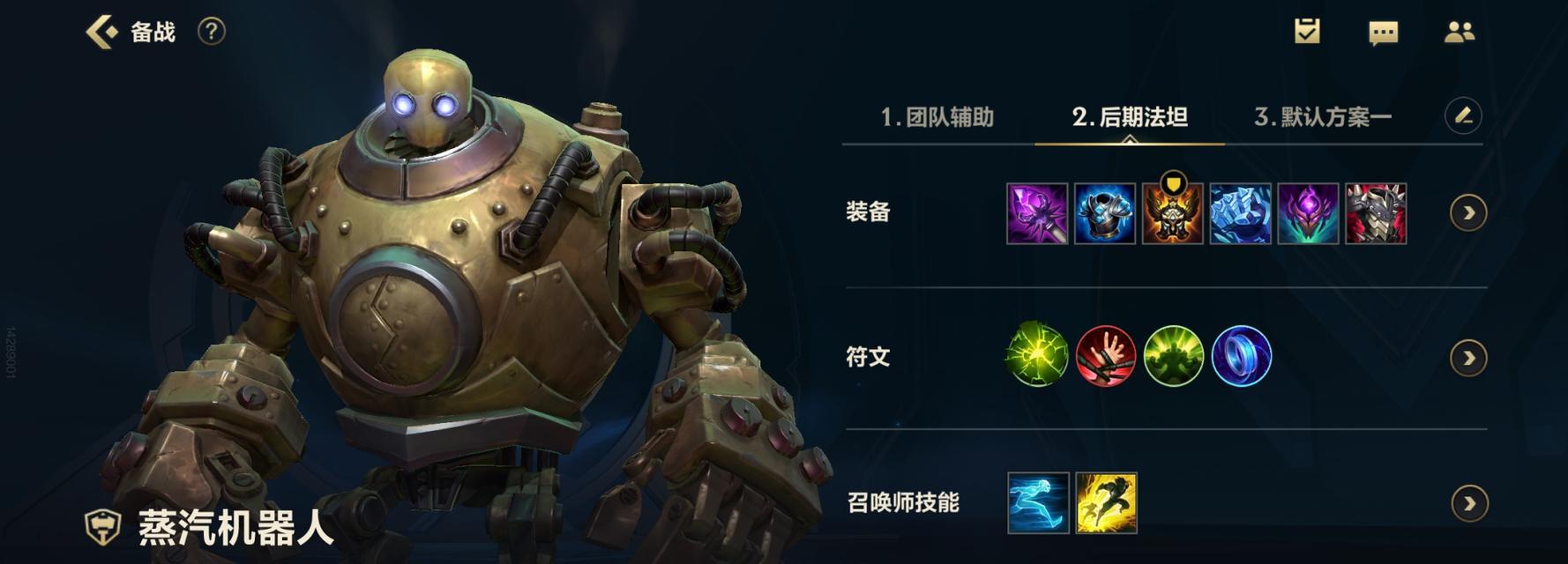Select the purple crystal staff item
Image resolution: width=1568 pixels, height=564 pixels.
(x=1037, y=213)
